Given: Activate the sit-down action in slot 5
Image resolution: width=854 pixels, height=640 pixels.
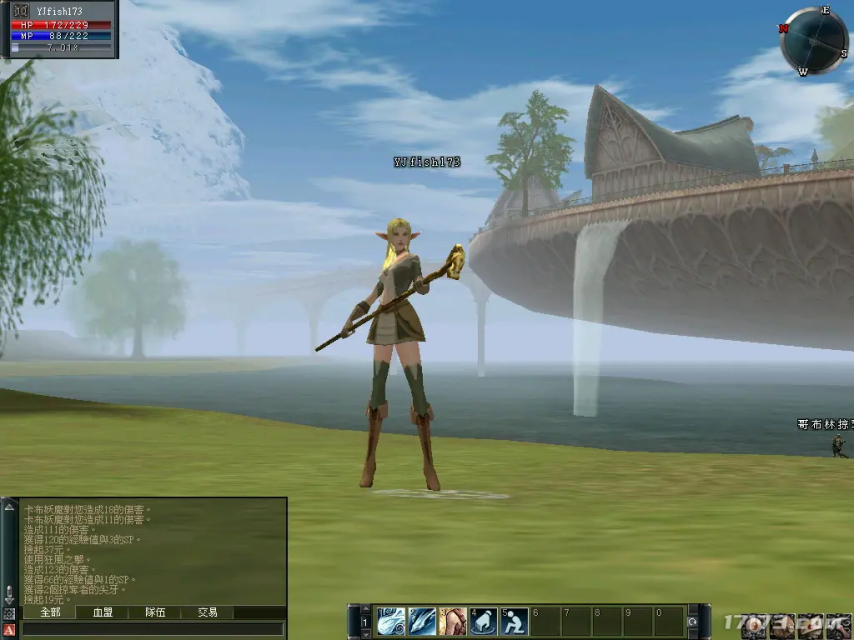Looking at the screenshot, I should pyautogui.click(x=515, y=621).
